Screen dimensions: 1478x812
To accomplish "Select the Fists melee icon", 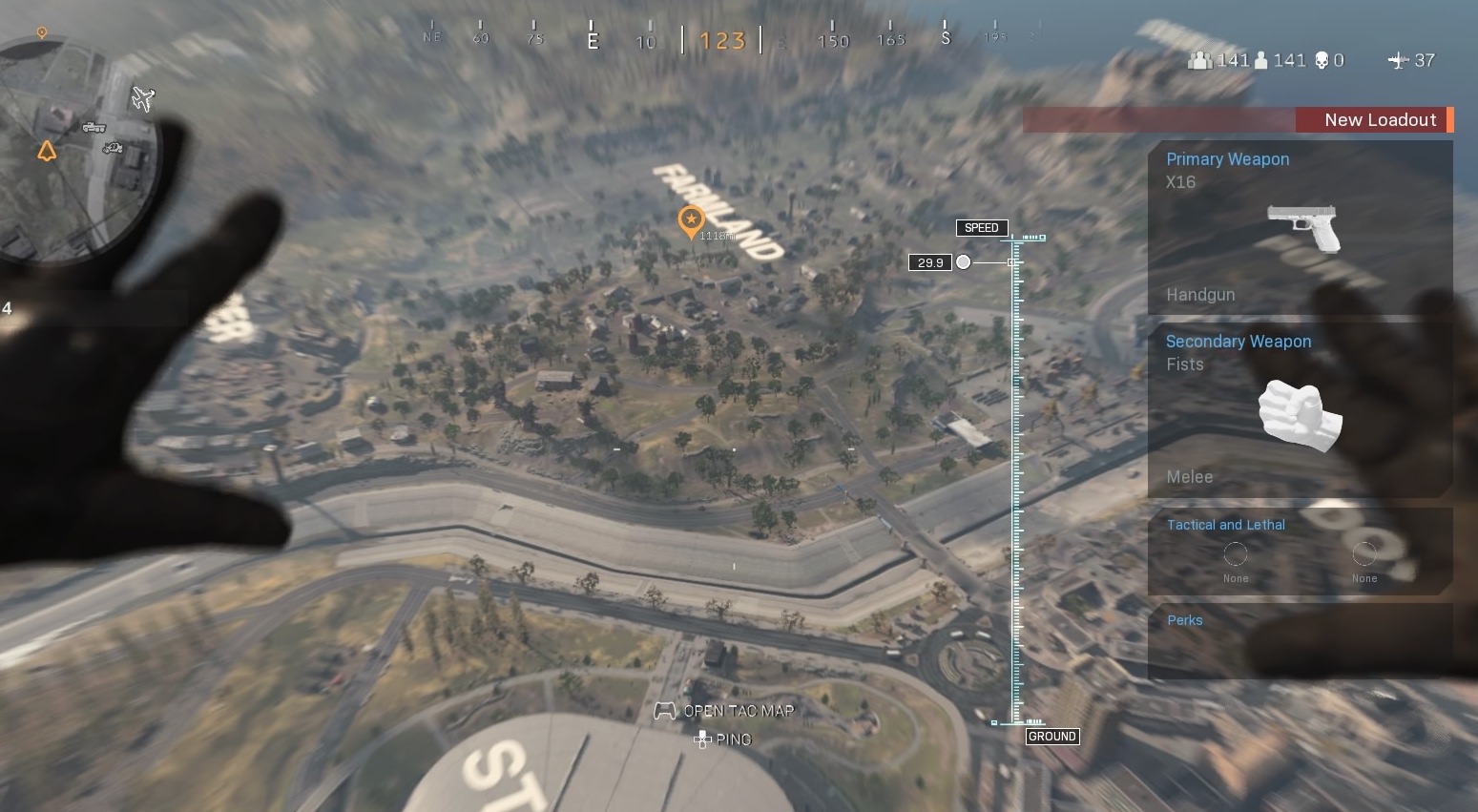I will pyautogui.click(x=1298, y=418).
